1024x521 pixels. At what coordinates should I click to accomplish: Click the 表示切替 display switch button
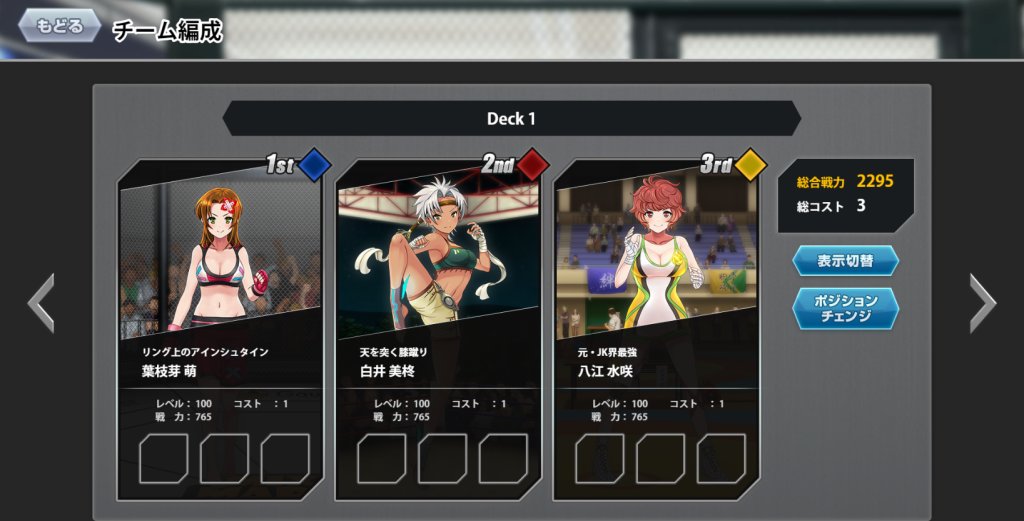tap(845, 261)
